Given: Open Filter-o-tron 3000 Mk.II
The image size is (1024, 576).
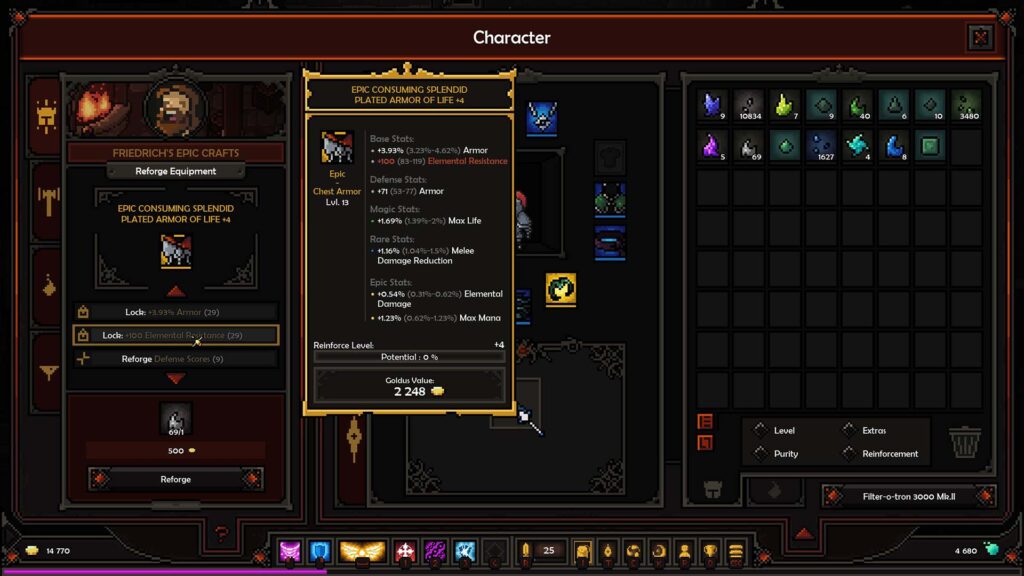Looking at the screenshot, I should point(909,496).
